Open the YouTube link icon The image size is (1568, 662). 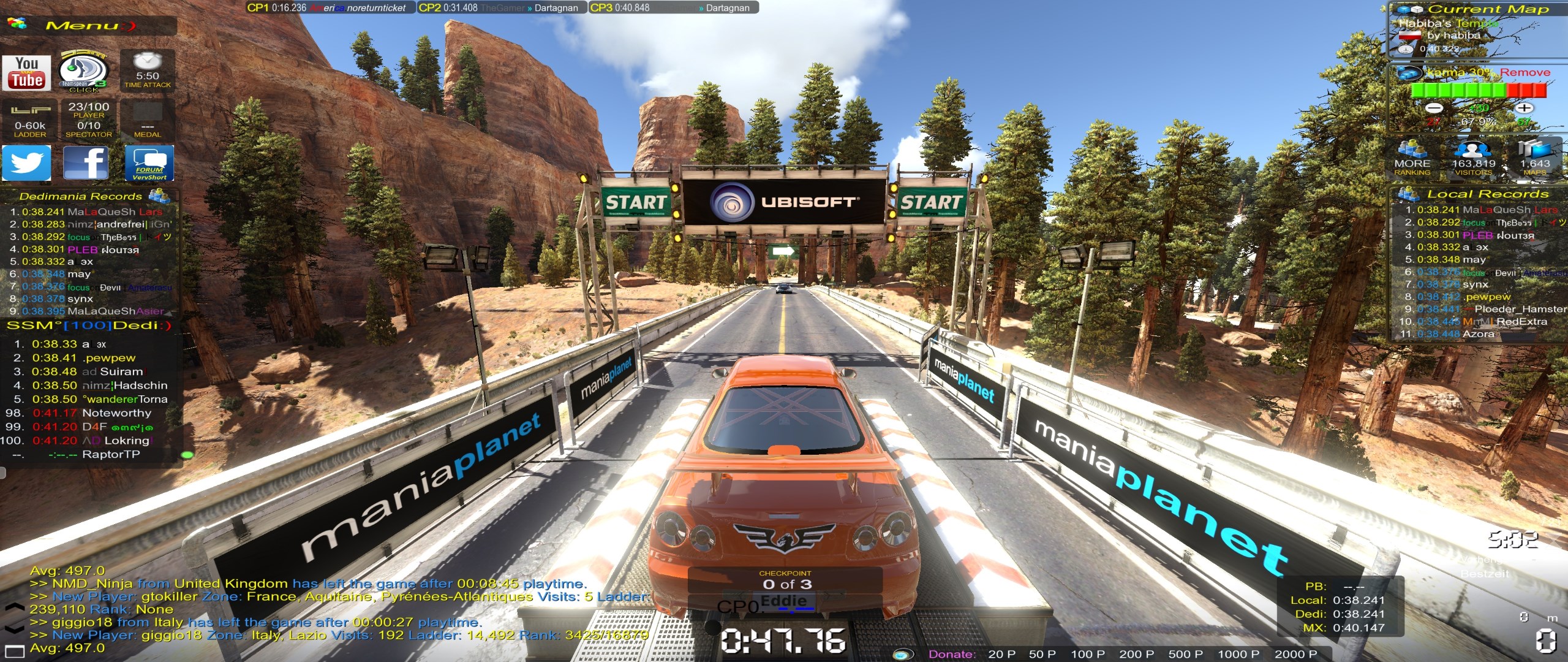[x=26, y=72]
